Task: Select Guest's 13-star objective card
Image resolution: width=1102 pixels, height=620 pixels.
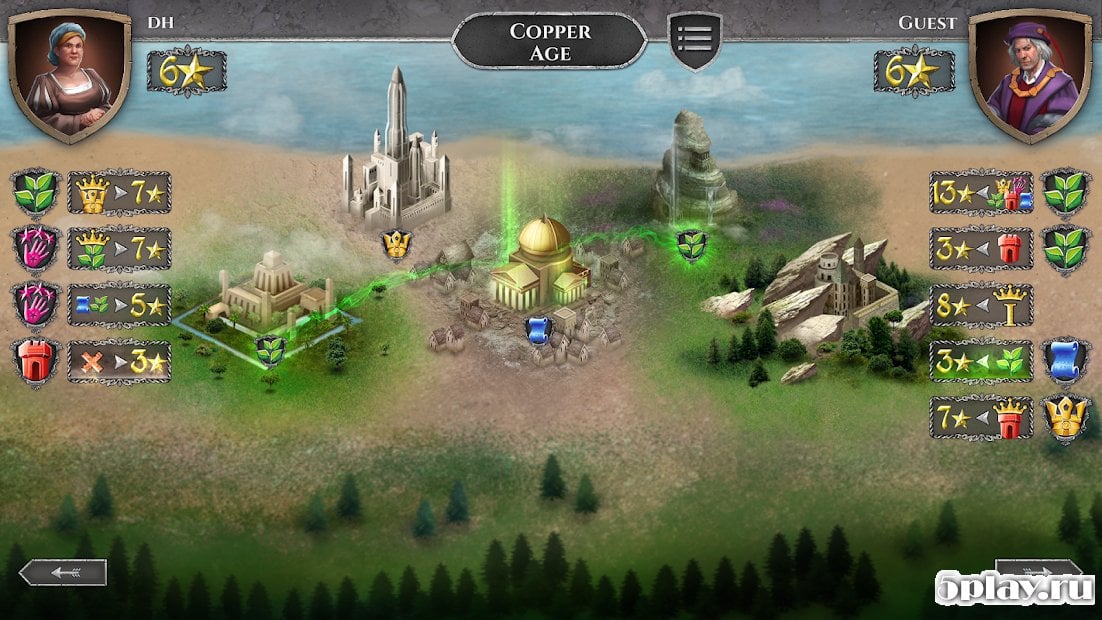Action: pyautogui.click(x=980, y=193)
